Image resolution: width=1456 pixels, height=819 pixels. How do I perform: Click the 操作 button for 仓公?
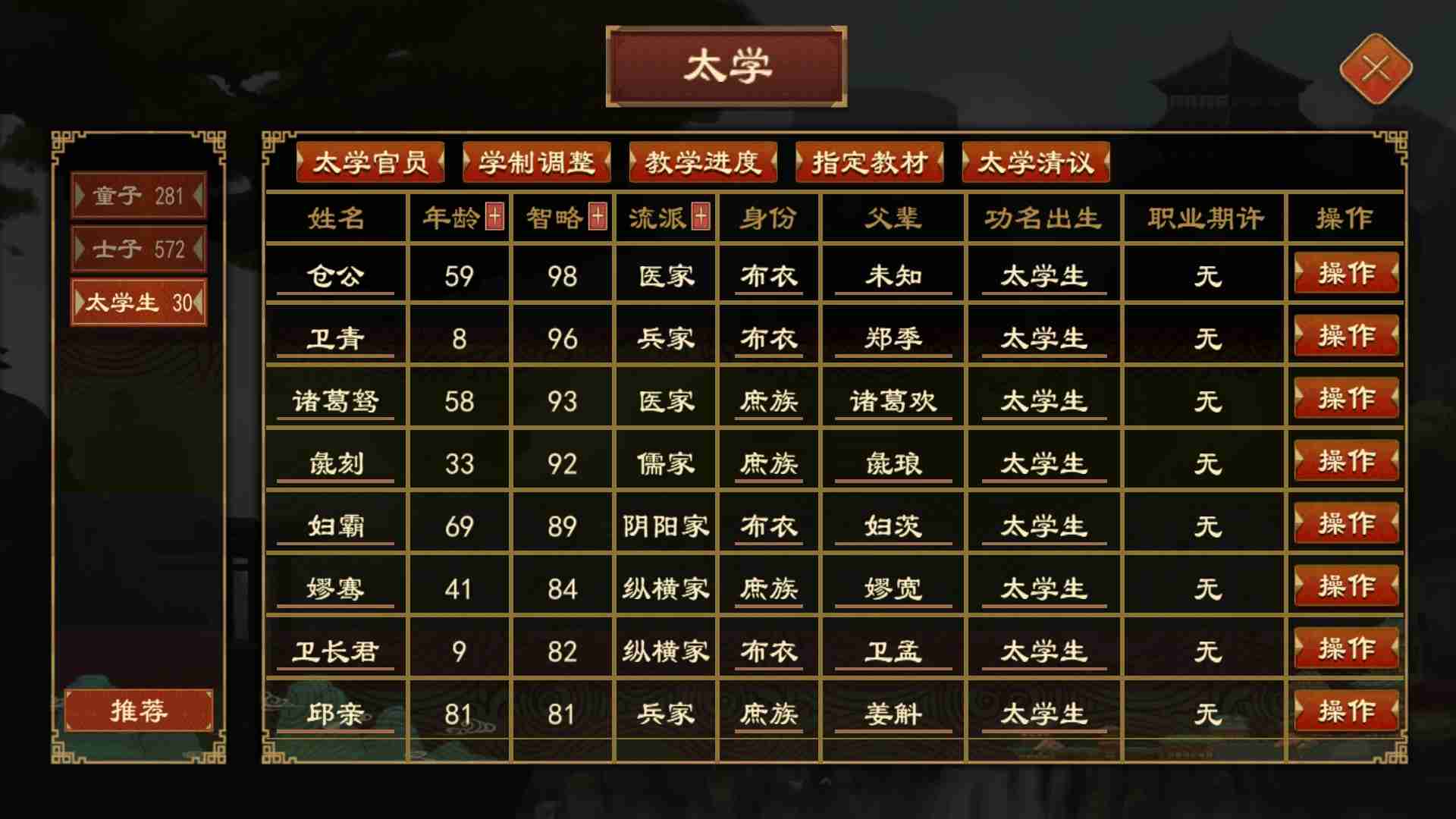tap(1346, 274)
